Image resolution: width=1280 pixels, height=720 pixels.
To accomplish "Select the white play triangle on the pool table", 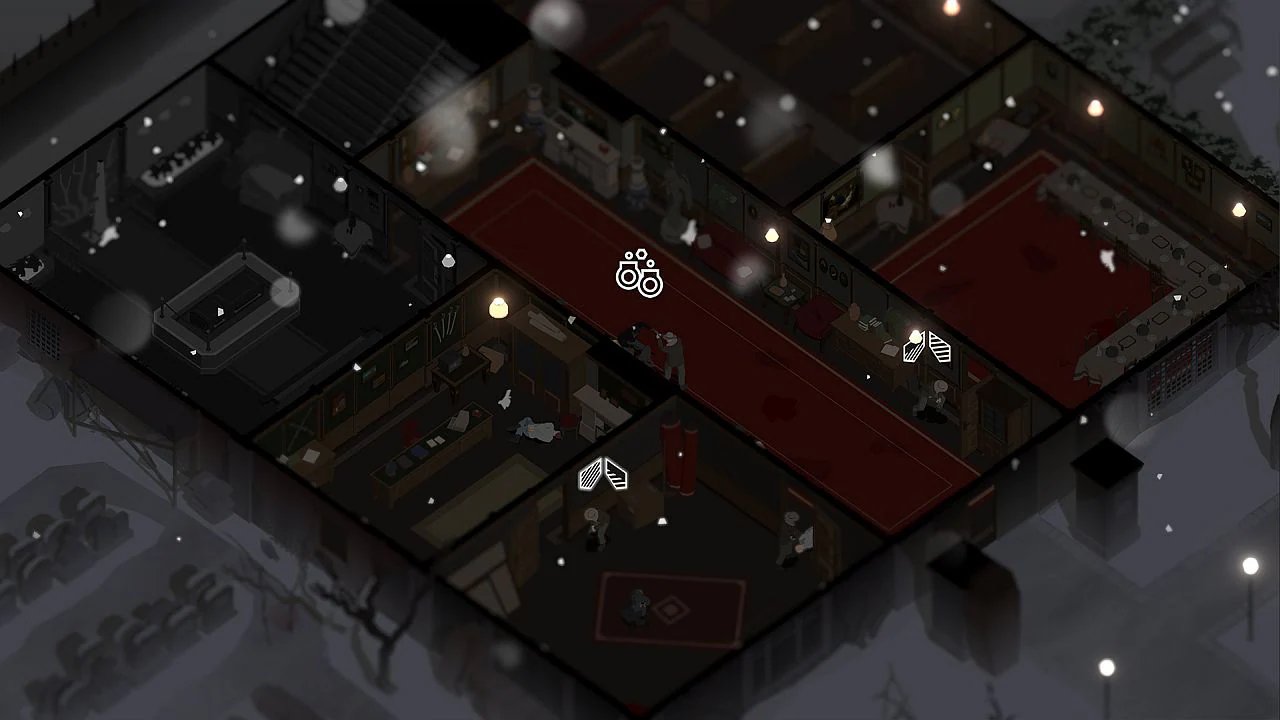I will (220, 311).
